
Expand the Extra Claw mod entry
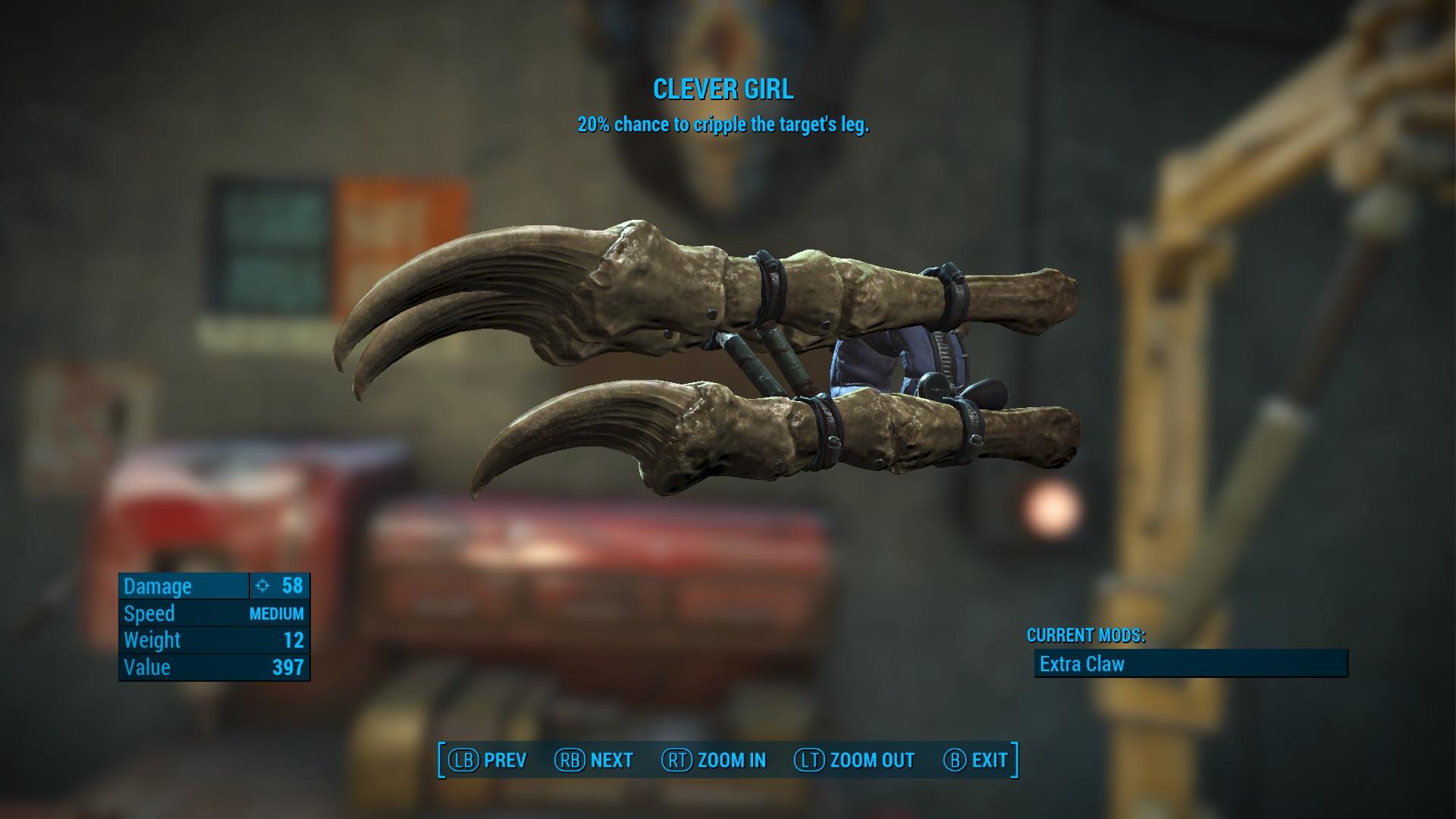pos(1081,664)
